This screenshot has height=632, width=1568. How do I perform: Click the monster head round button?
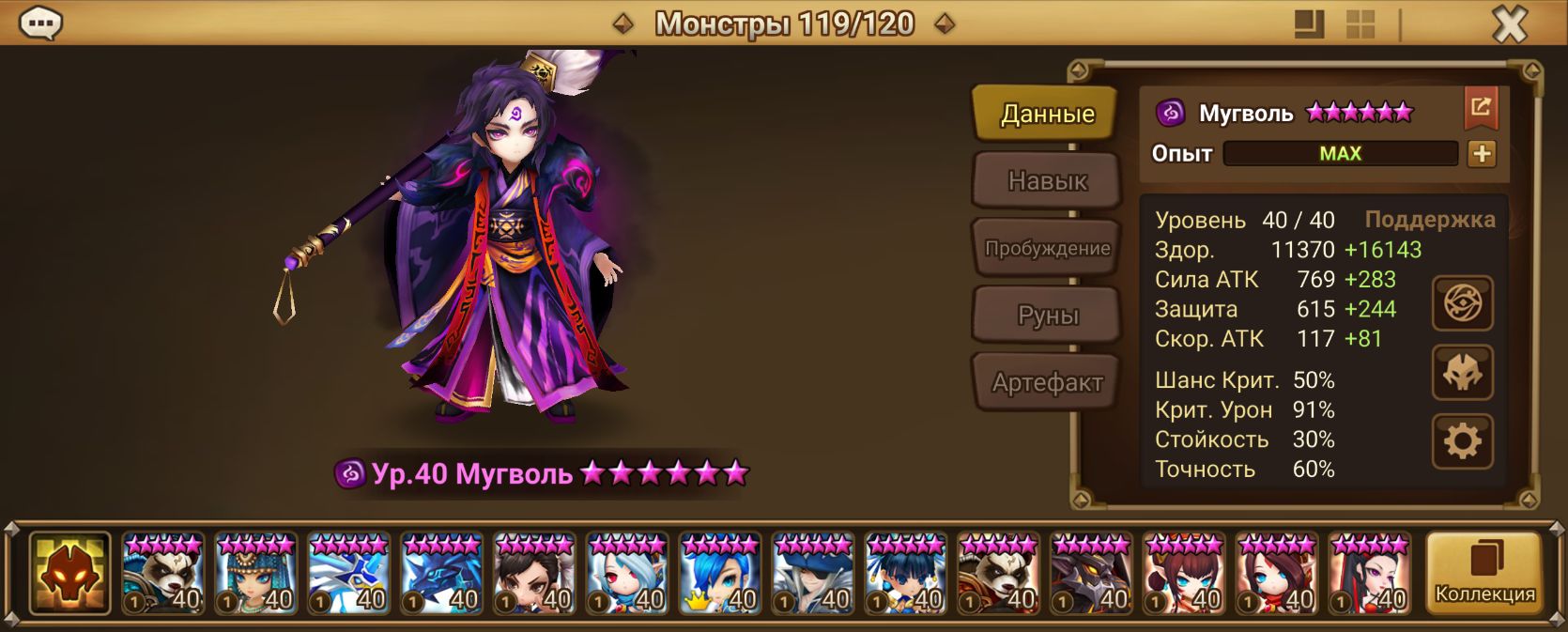(x=1462, y=373)
